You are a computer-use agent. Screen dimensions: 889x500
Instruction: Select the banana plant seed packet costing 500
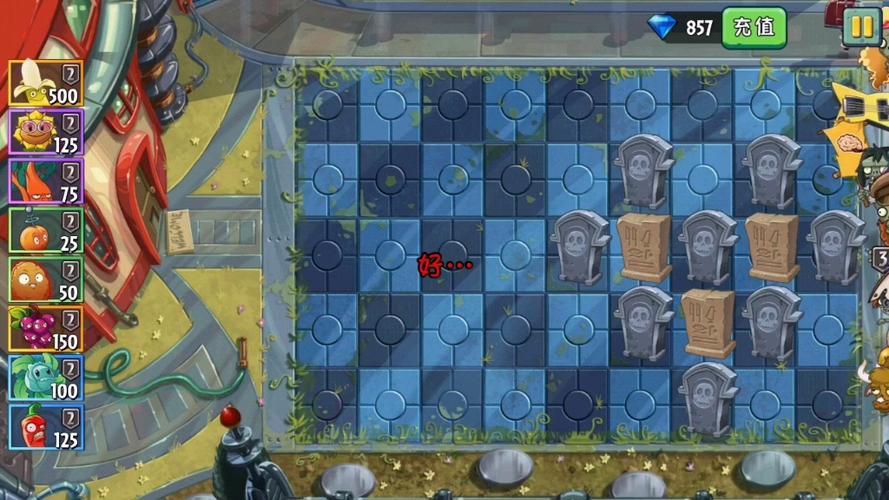tap(46, 84)
